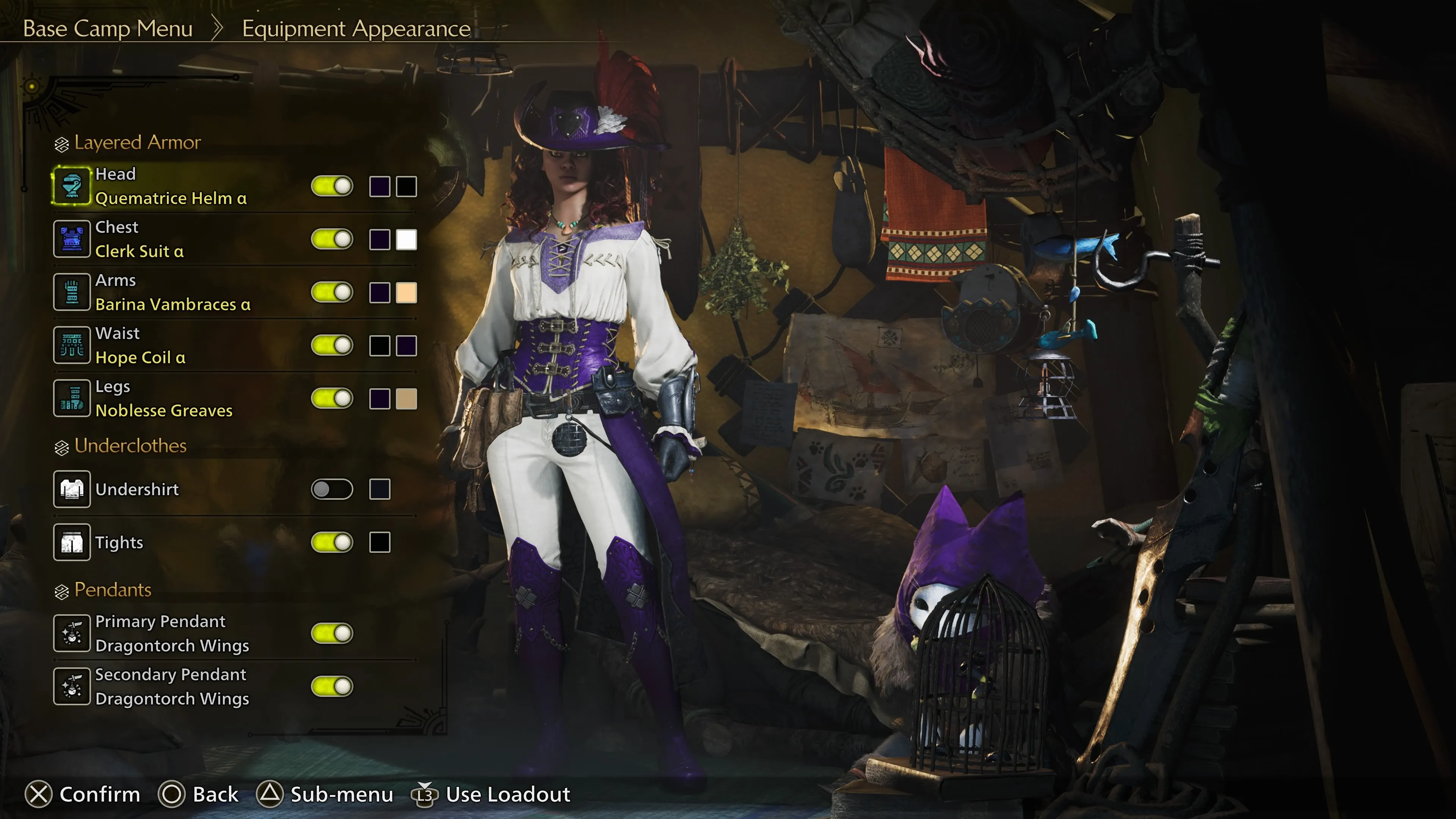The image size is (1456, 819).
Task: Toggle the Primary Pendant visibility switch
Action: [332, 633]
